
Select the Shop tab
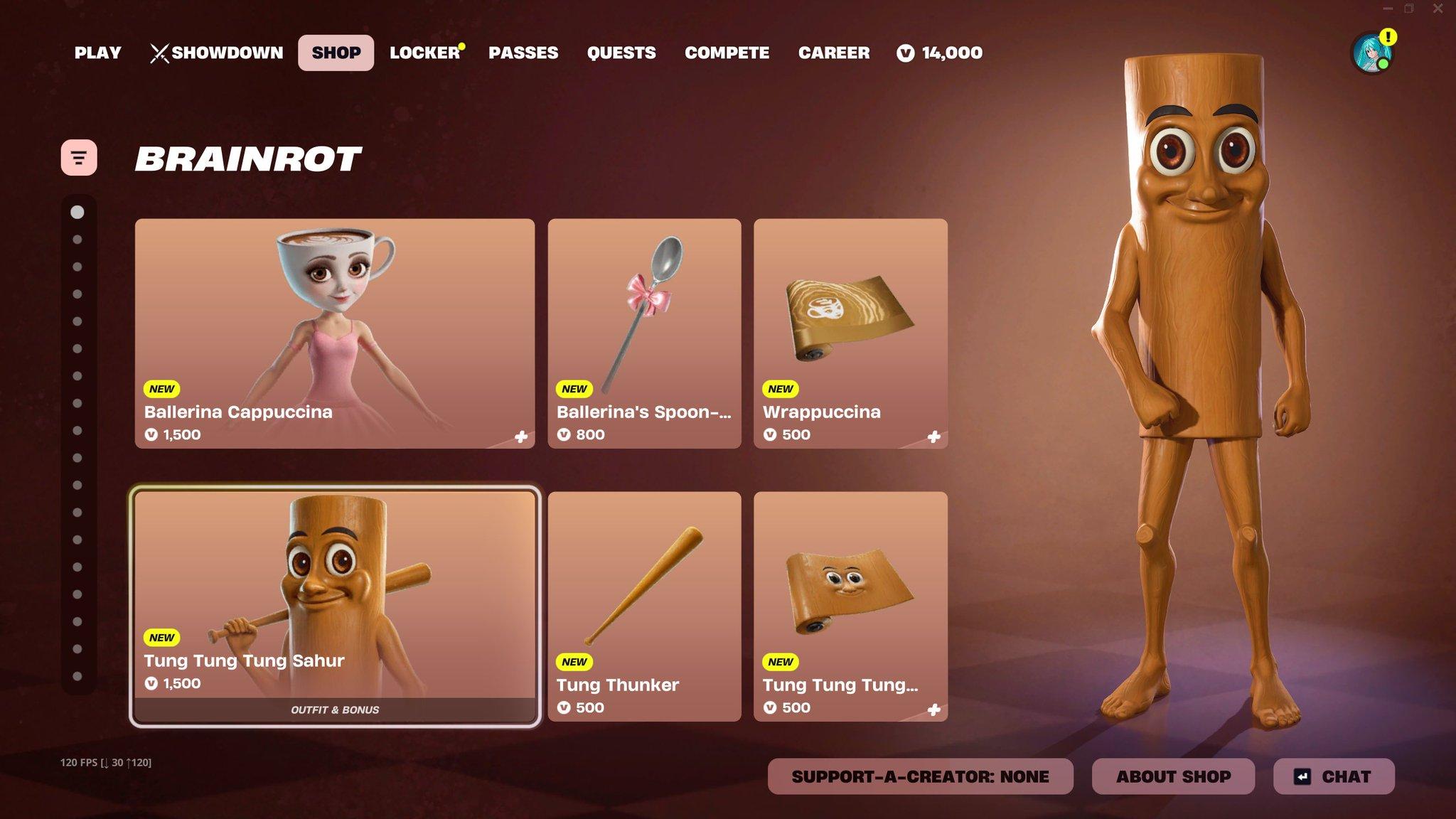click(336, 53)
